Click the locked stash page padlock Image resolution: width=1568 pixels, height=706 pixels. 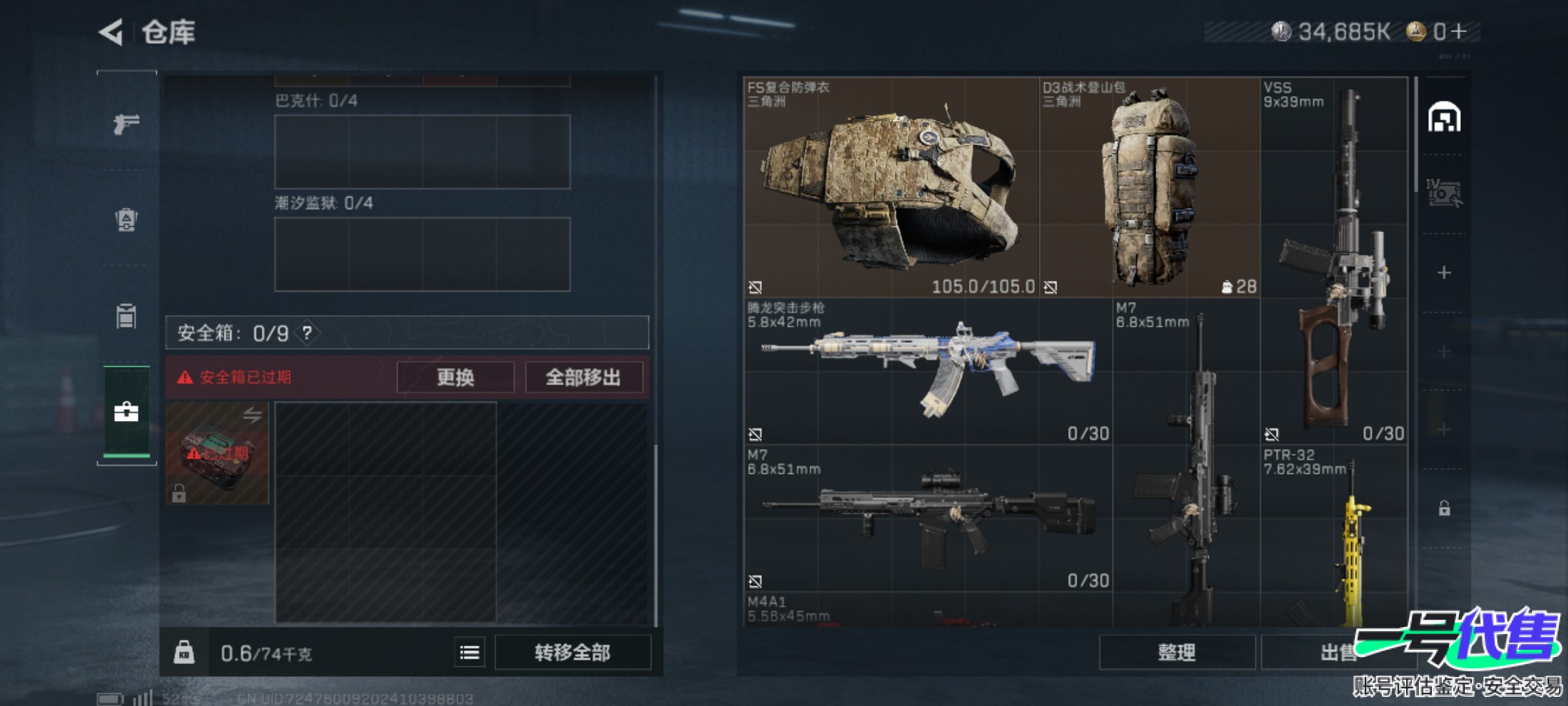tap(1445, 508)
